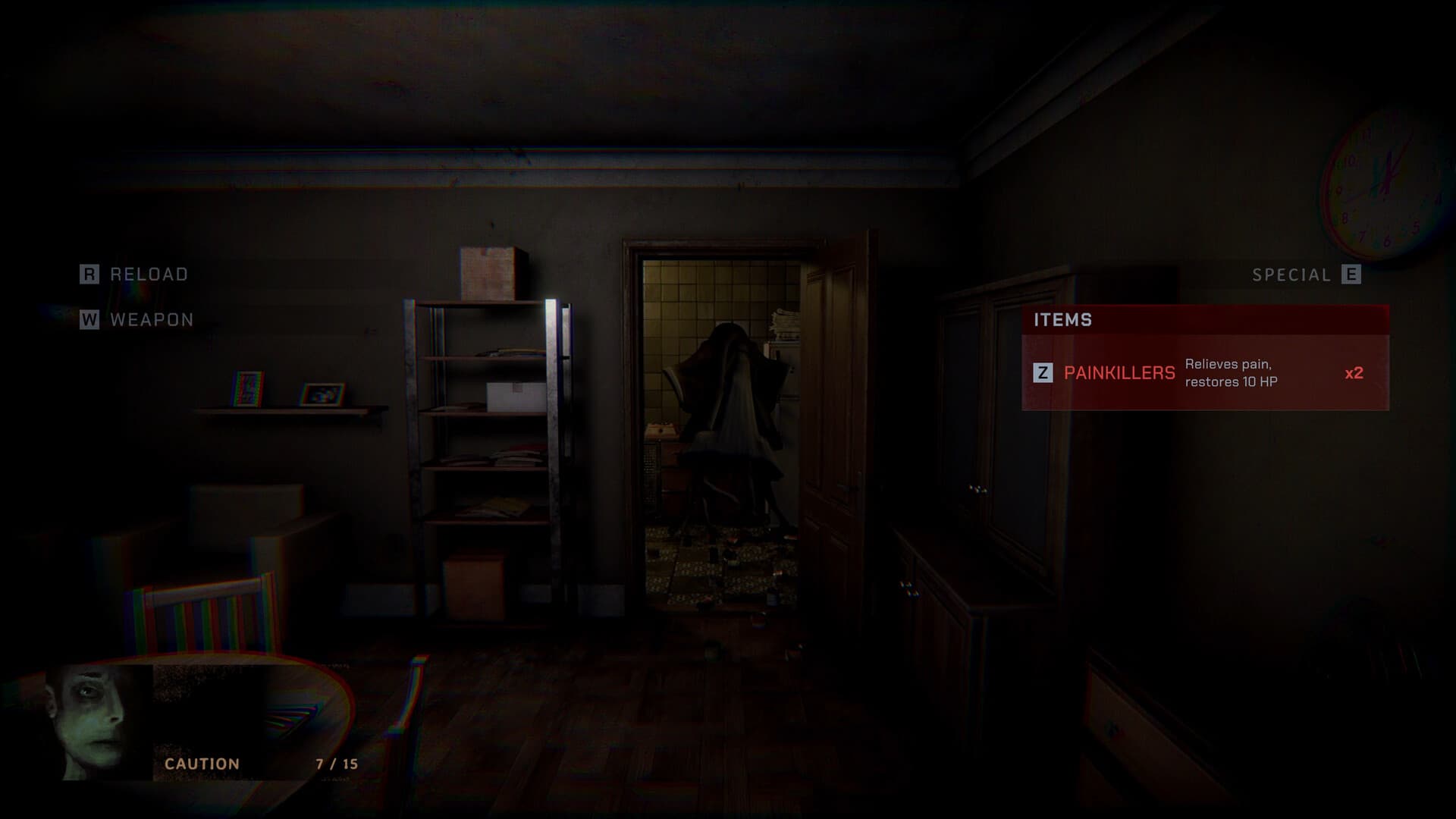The height and width of the screenshot is (819, 1456).
Task: Click the R reload keybind icon
Action: tap(89, 275)
